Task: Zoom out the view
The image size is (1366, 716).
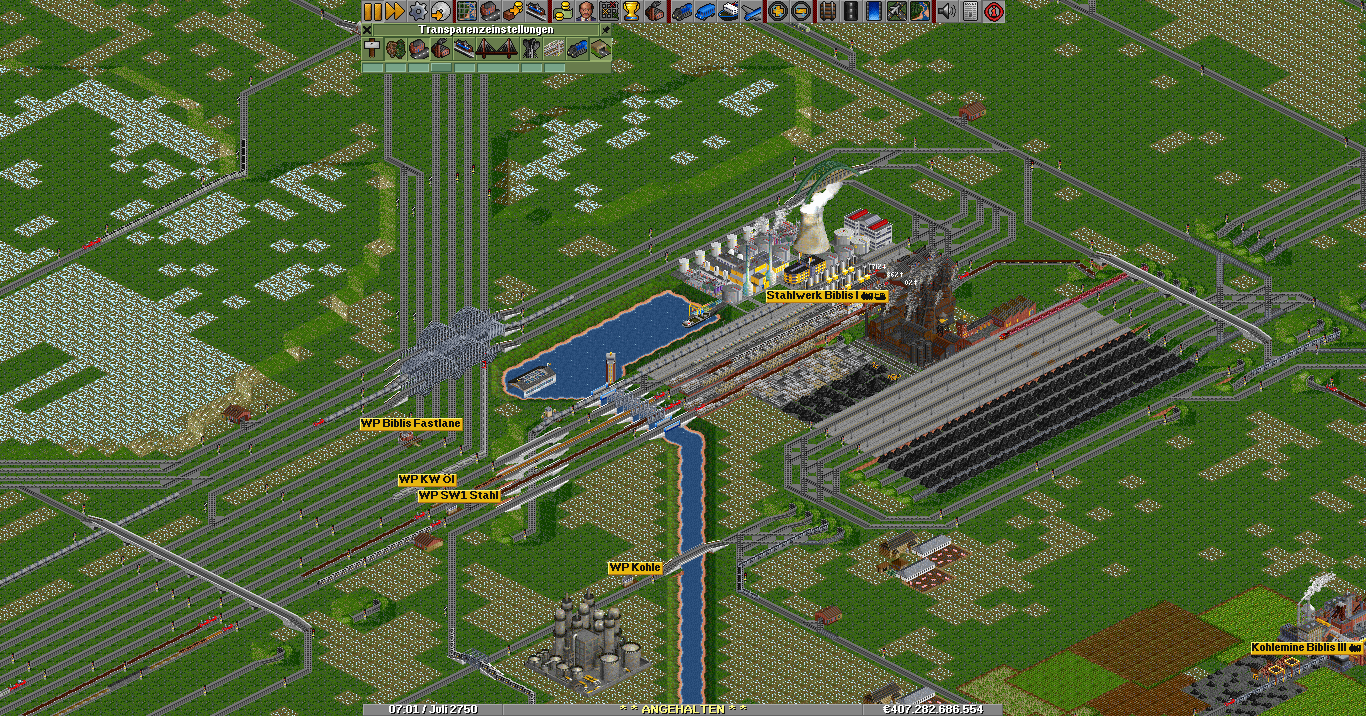Action: pyautogui.click(x=800, y=11)
